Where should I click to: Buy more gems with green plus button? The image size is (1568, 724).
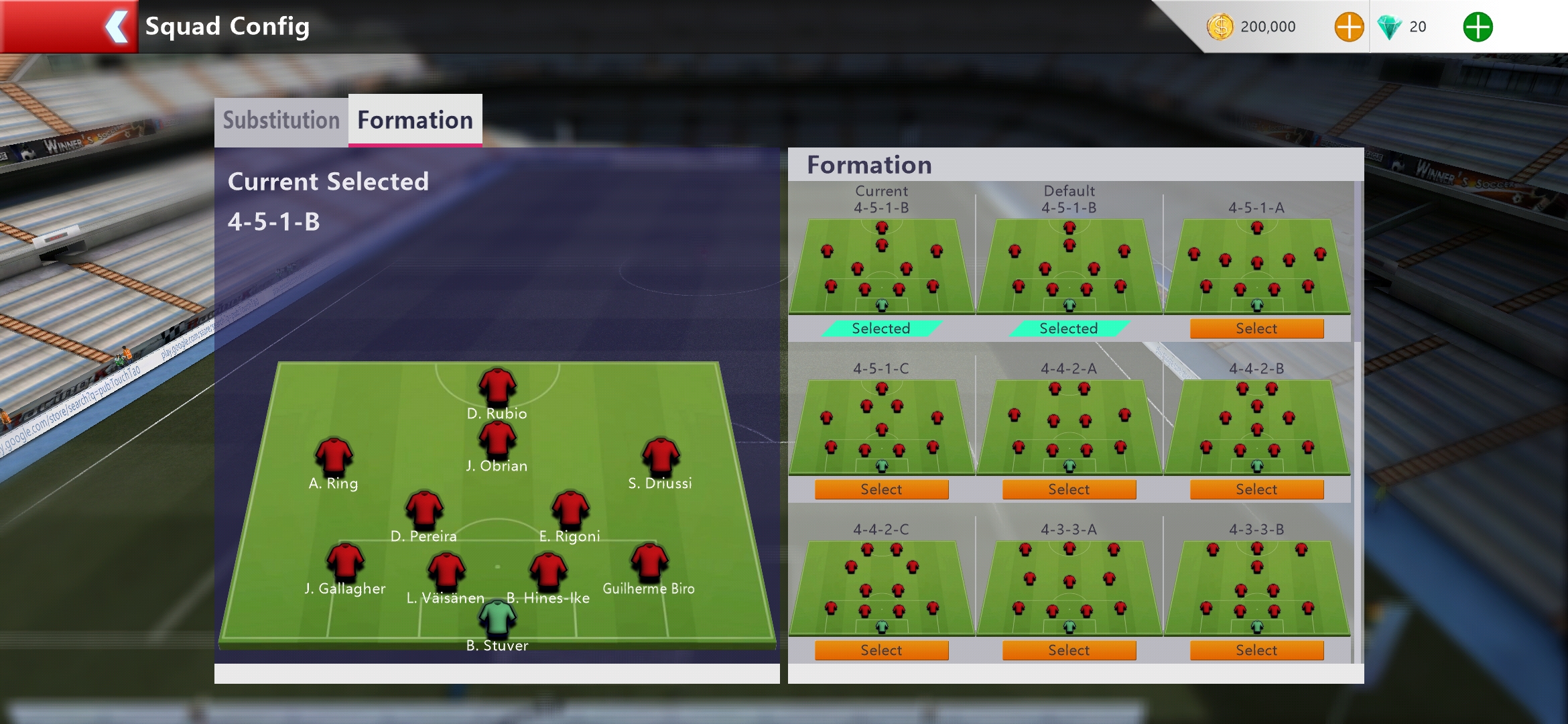click(1478, 27)
